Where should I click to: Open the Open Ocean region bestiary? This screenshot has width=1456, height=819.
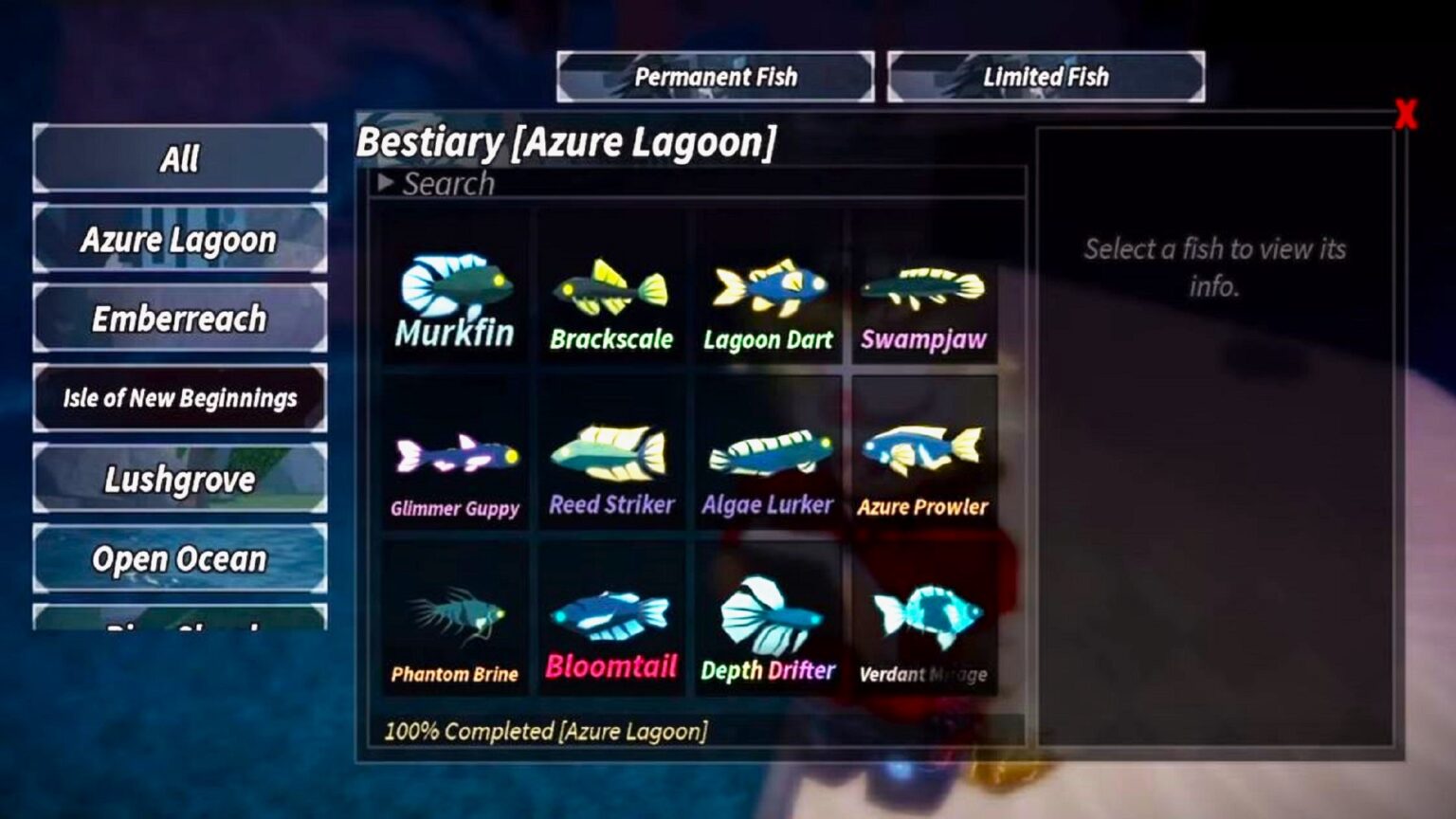click(180, 559)
